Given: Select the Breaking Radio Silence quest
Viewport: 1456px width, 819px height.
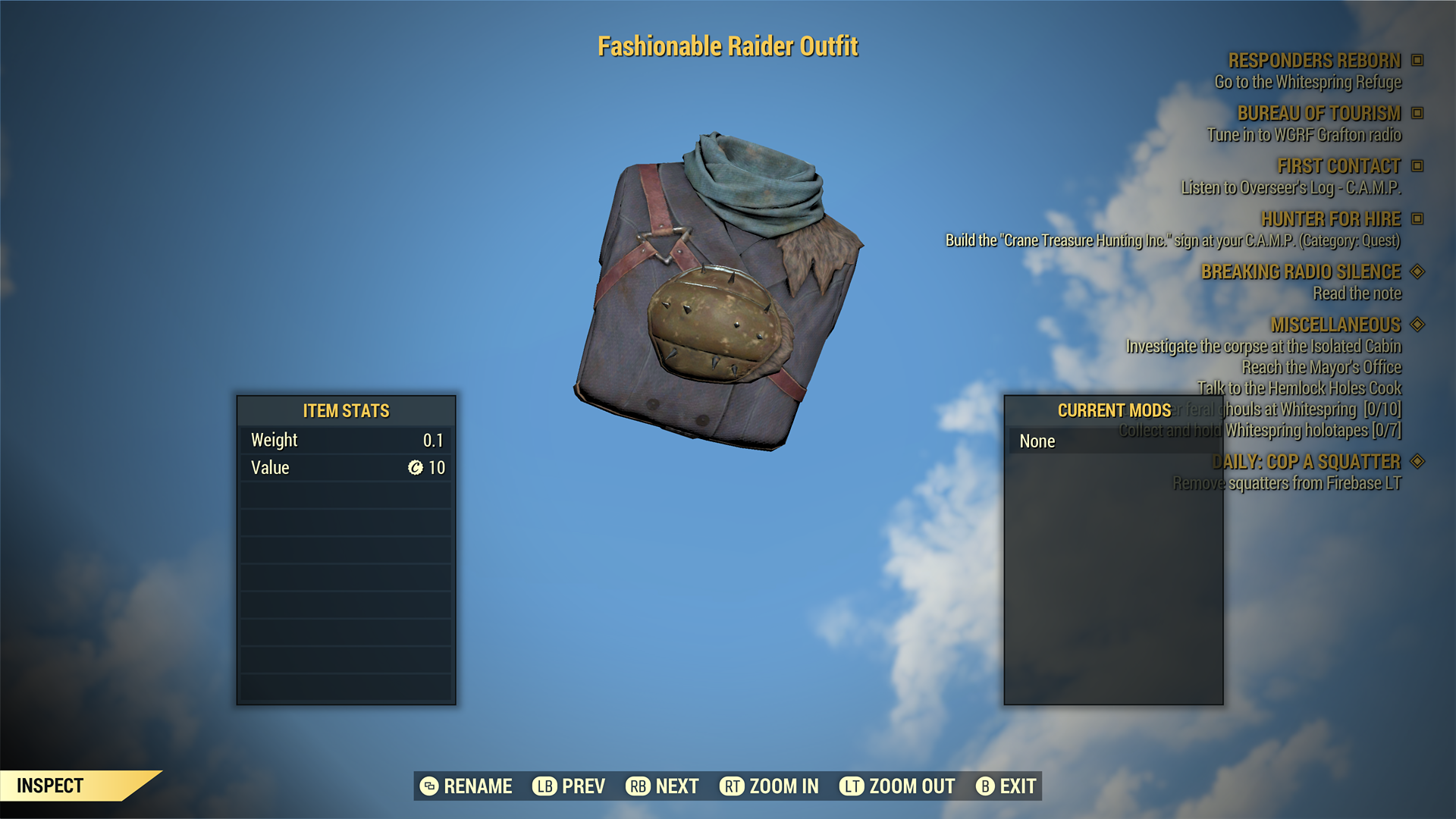Looking at the screenshot, I should click(x=1301, y=271).
